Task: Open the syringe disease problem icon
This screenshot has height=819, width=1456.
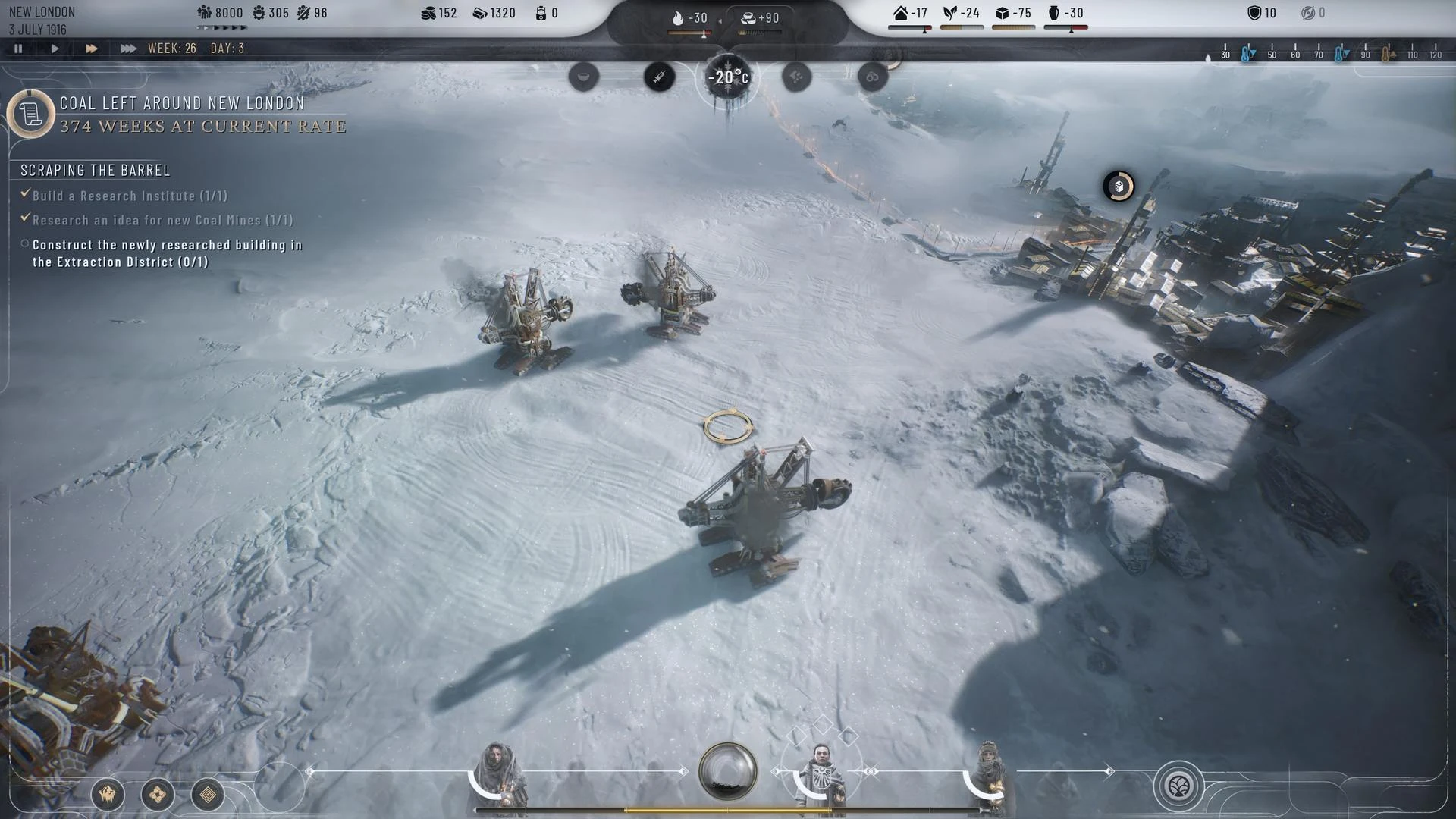Action: (x=659, y=77)
